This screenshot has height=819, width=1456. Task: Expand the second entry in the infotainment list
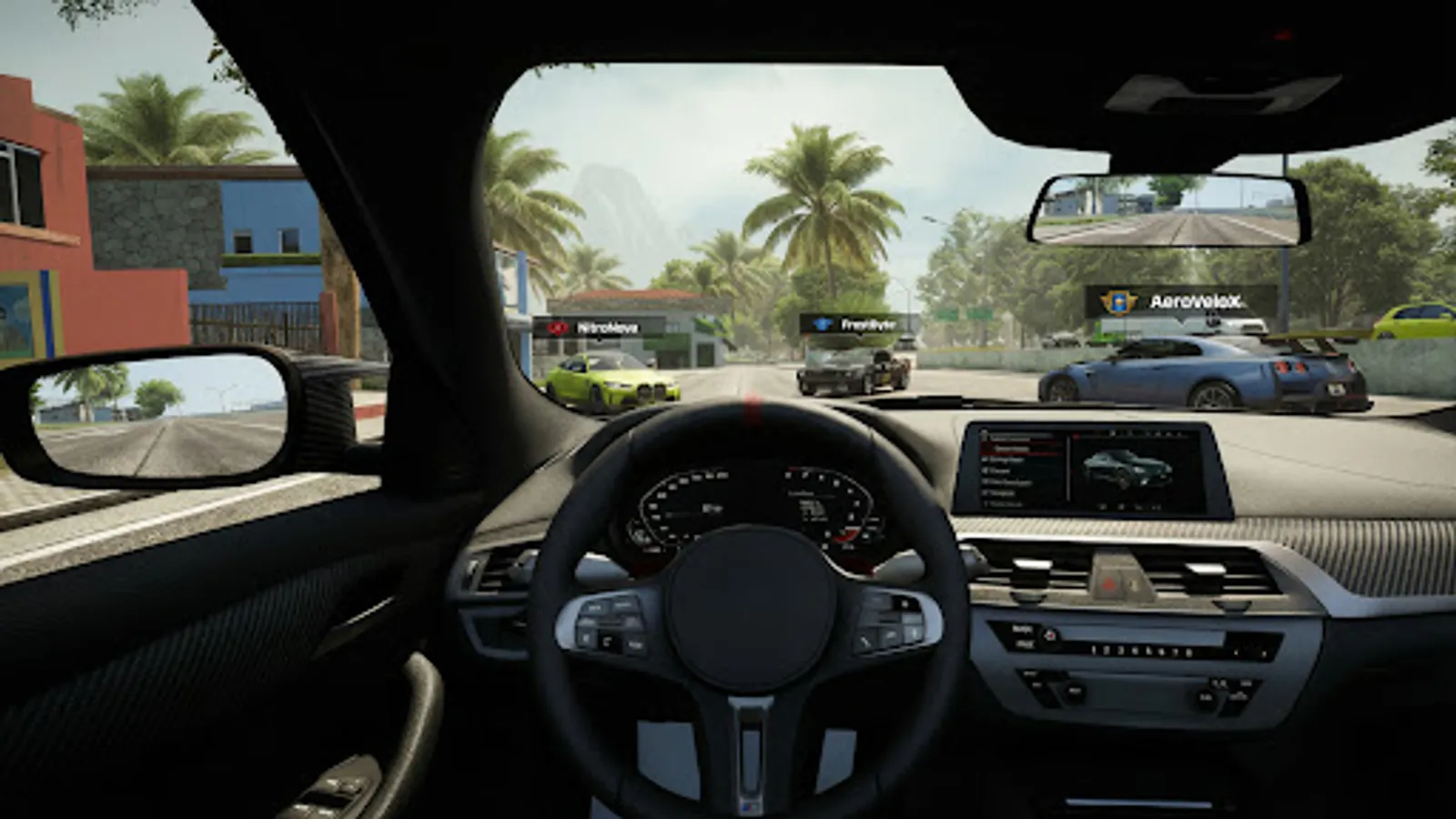tap(1003, 460)
